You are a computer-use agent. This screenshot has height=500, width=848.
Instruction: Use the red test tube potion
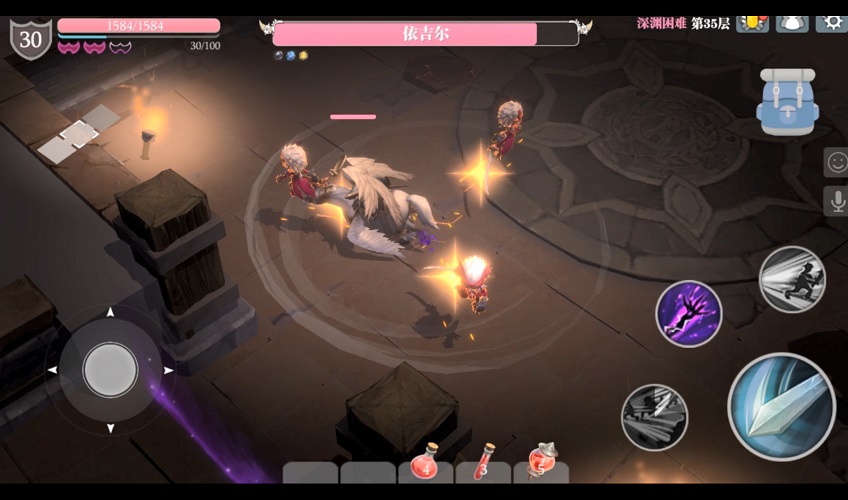(484, 464)
